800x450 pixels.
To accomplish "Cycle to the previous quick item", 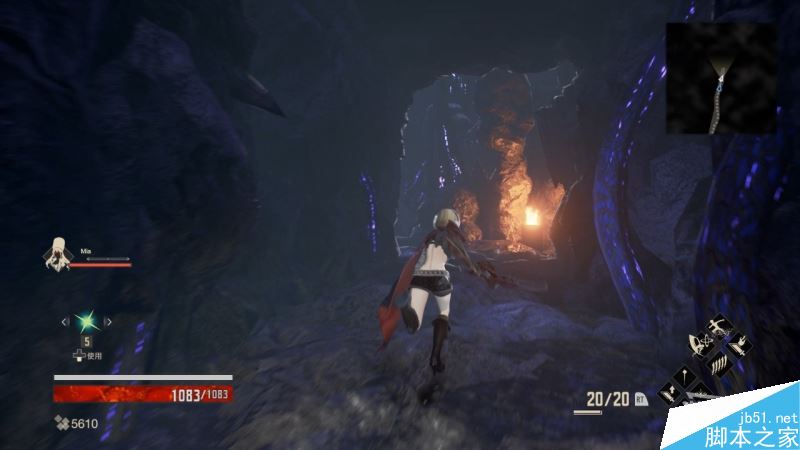I will pyautogui.click(x=66, y=321).
